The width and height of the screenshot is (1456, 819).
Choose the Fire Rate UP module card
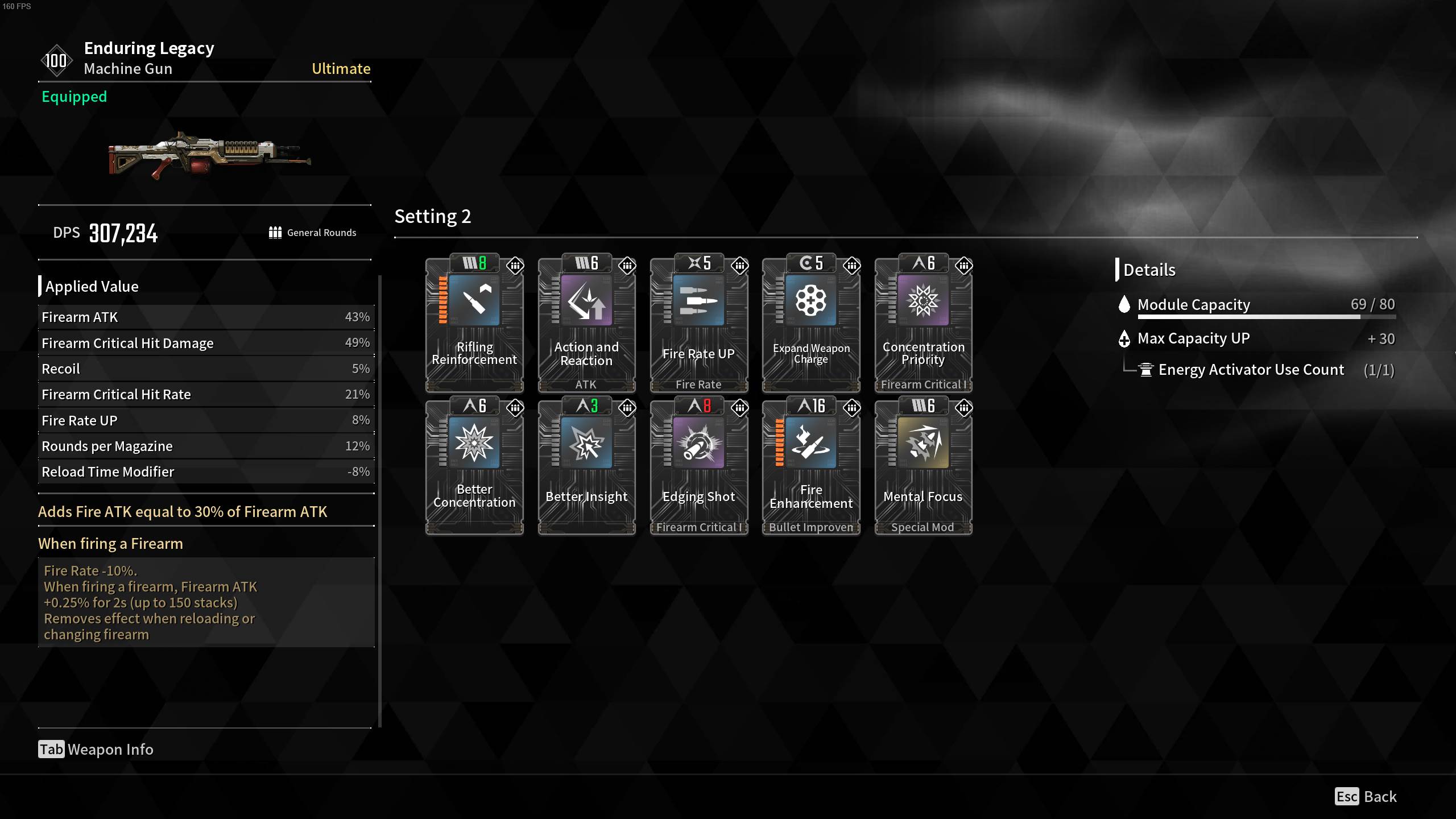tap(698, 323)
